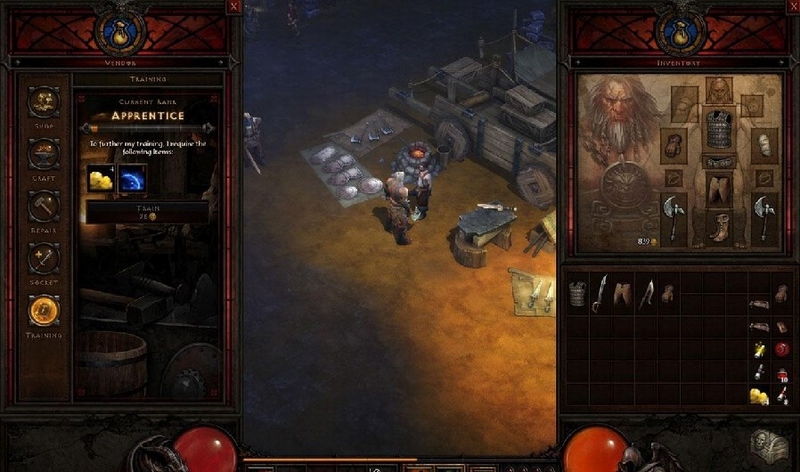
Task: Open the Socket tab
Action: 44,258
